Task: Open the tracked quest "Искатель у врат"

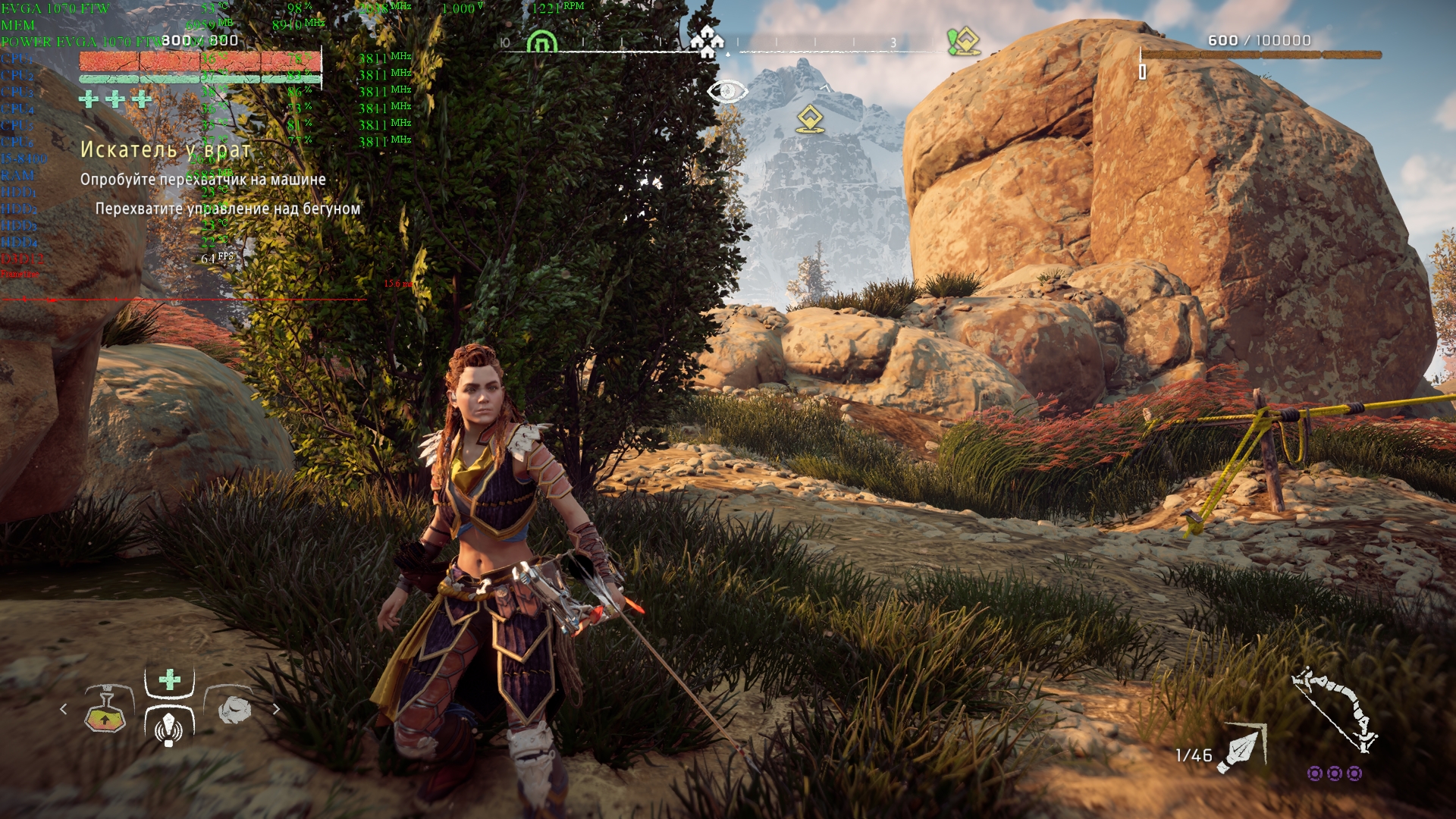Action: click(165, 150)
